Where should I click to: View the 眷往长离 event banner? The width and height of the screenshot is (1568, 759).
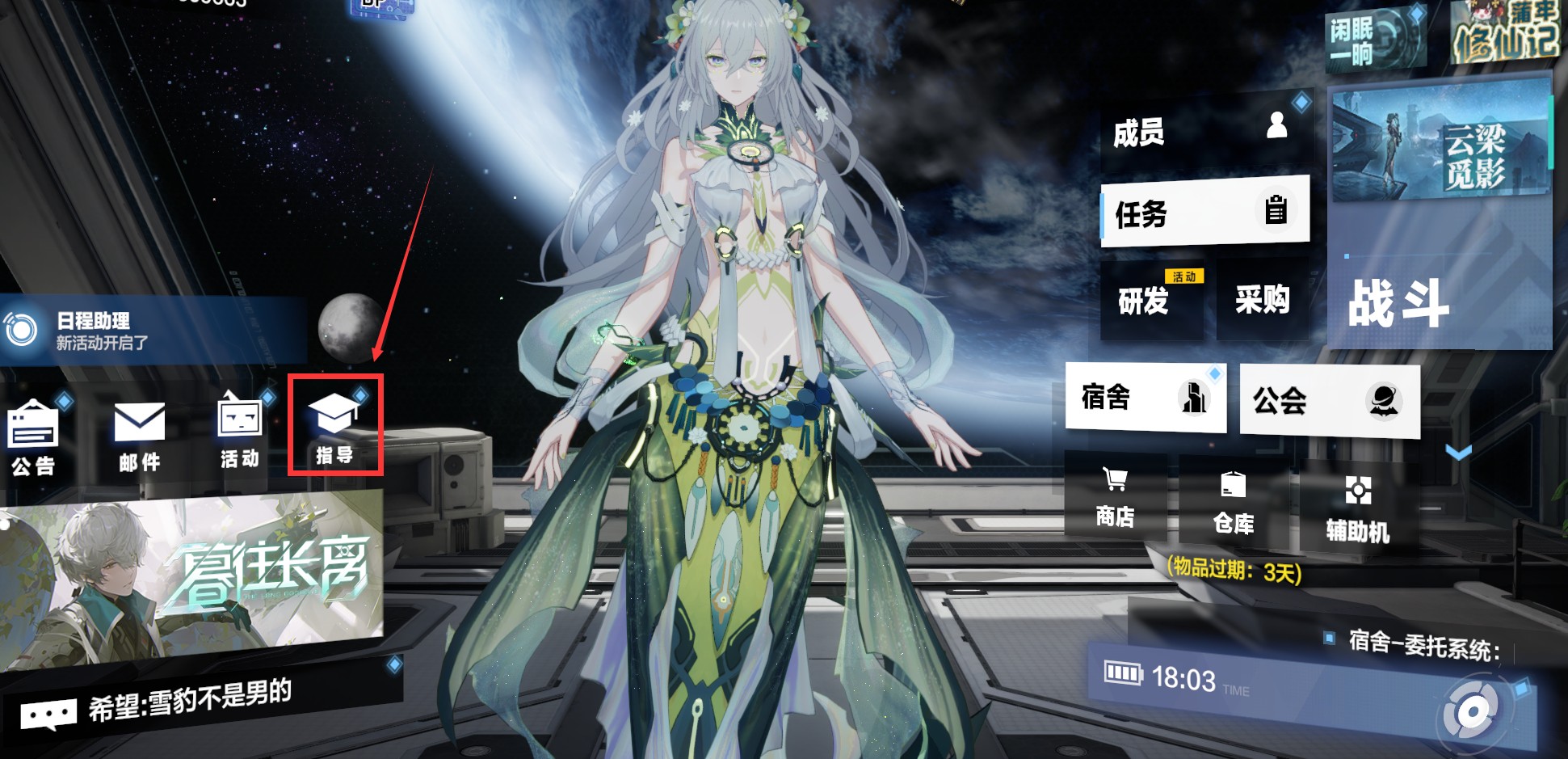(190, 579)
